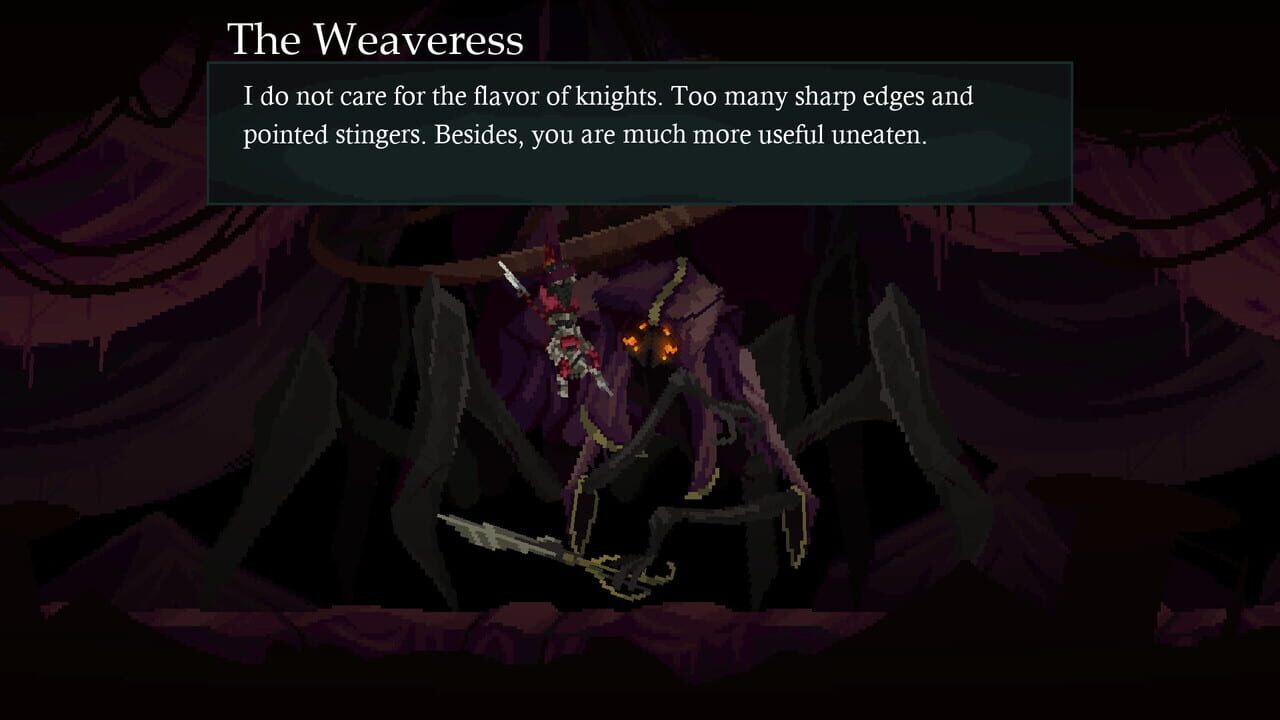
Task: Select the discarded sword on the ground
Action: coord(530,545)
